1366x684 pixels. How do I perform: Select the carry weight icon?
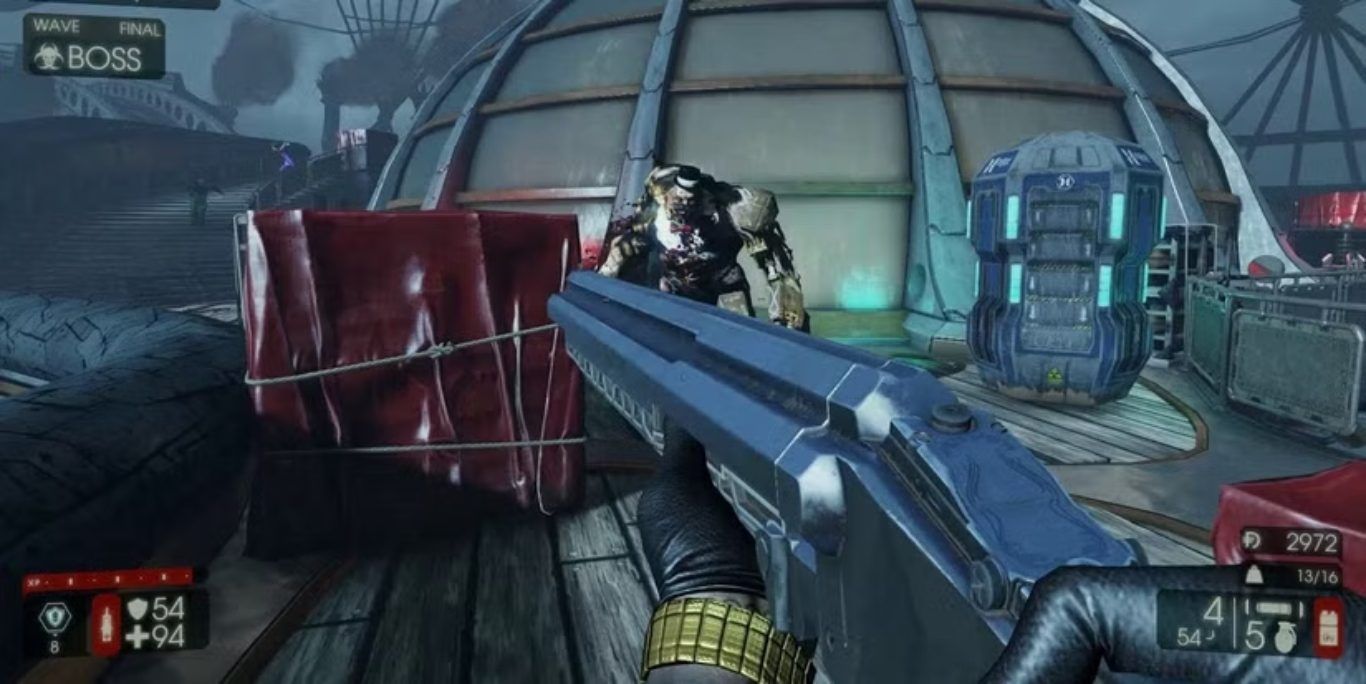[1252, 575]
